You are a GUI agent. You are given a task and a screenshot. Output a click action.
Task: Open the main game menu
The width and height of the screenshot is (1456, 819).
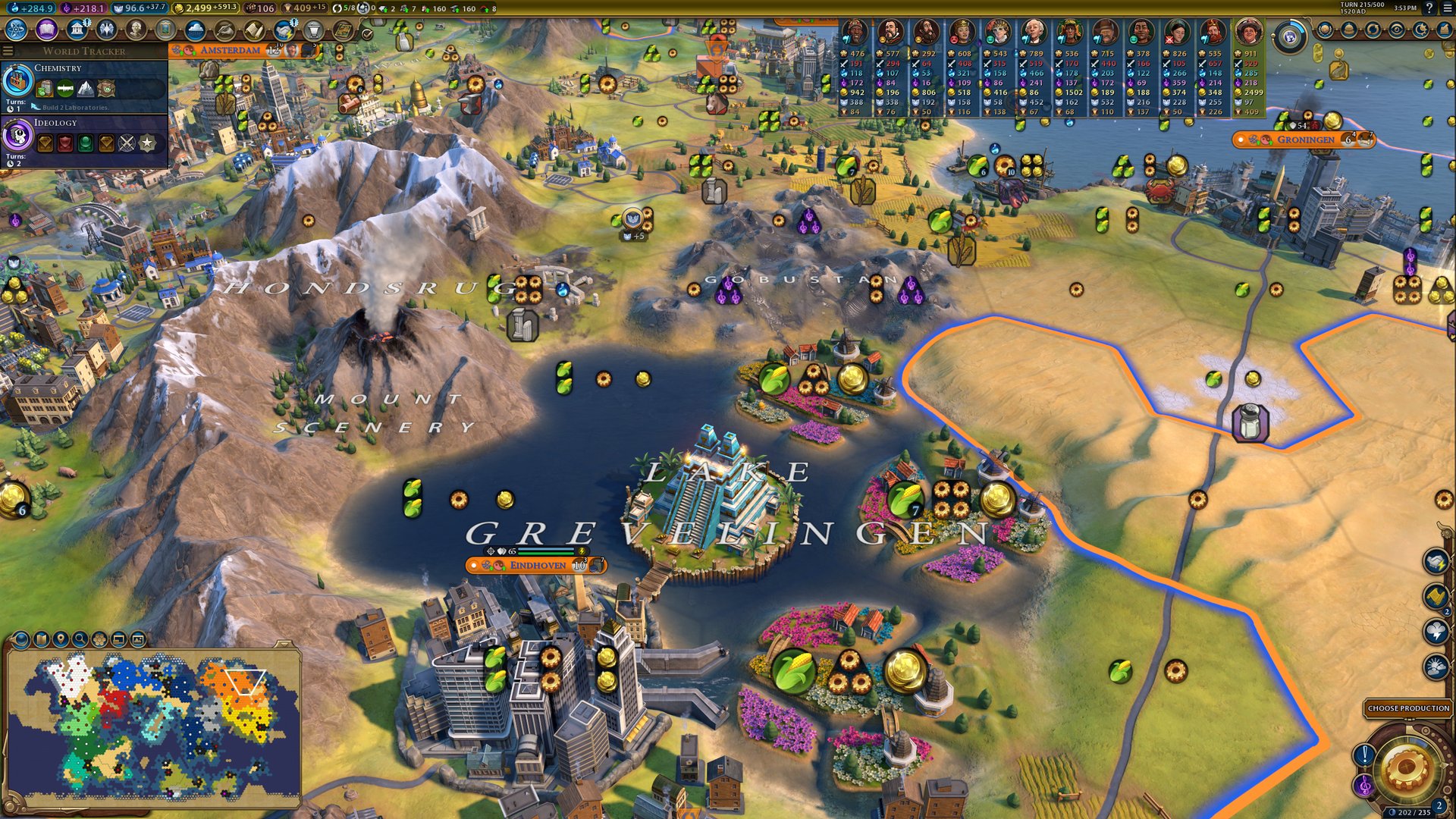tap(1447, 8)
